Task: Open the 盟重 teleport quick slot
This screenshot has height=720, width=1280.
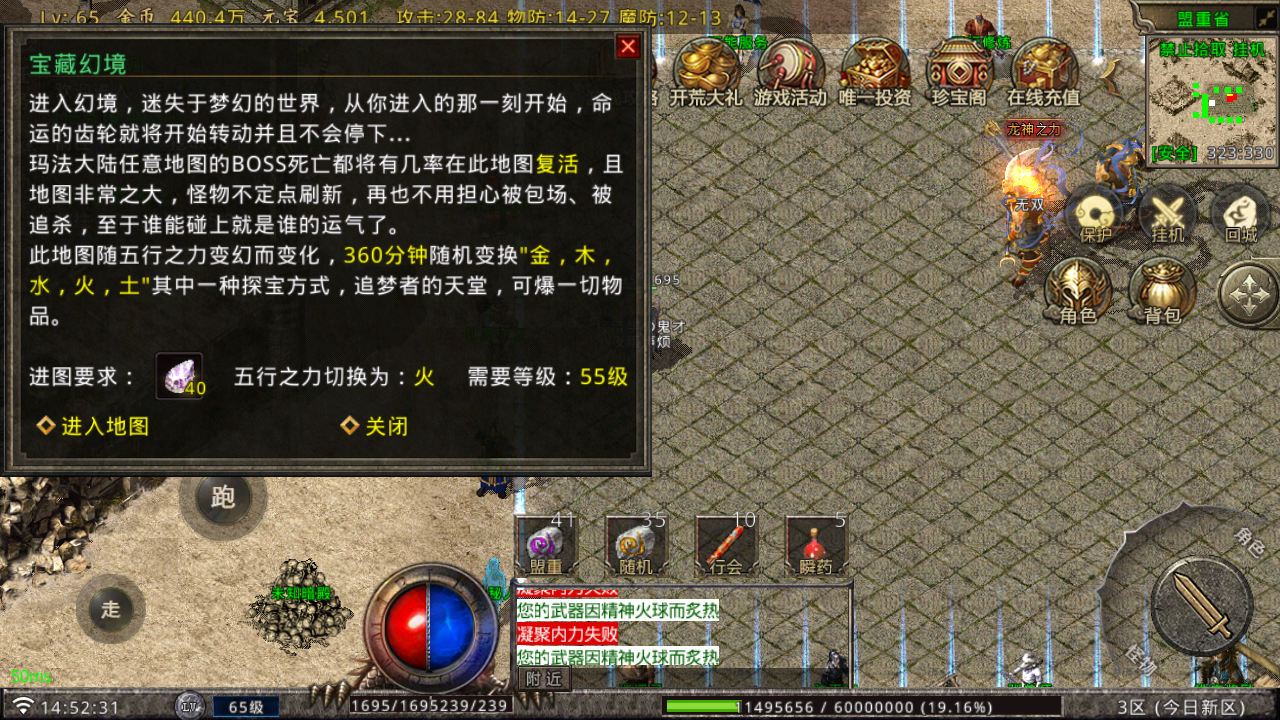Action: pos(543,545)
